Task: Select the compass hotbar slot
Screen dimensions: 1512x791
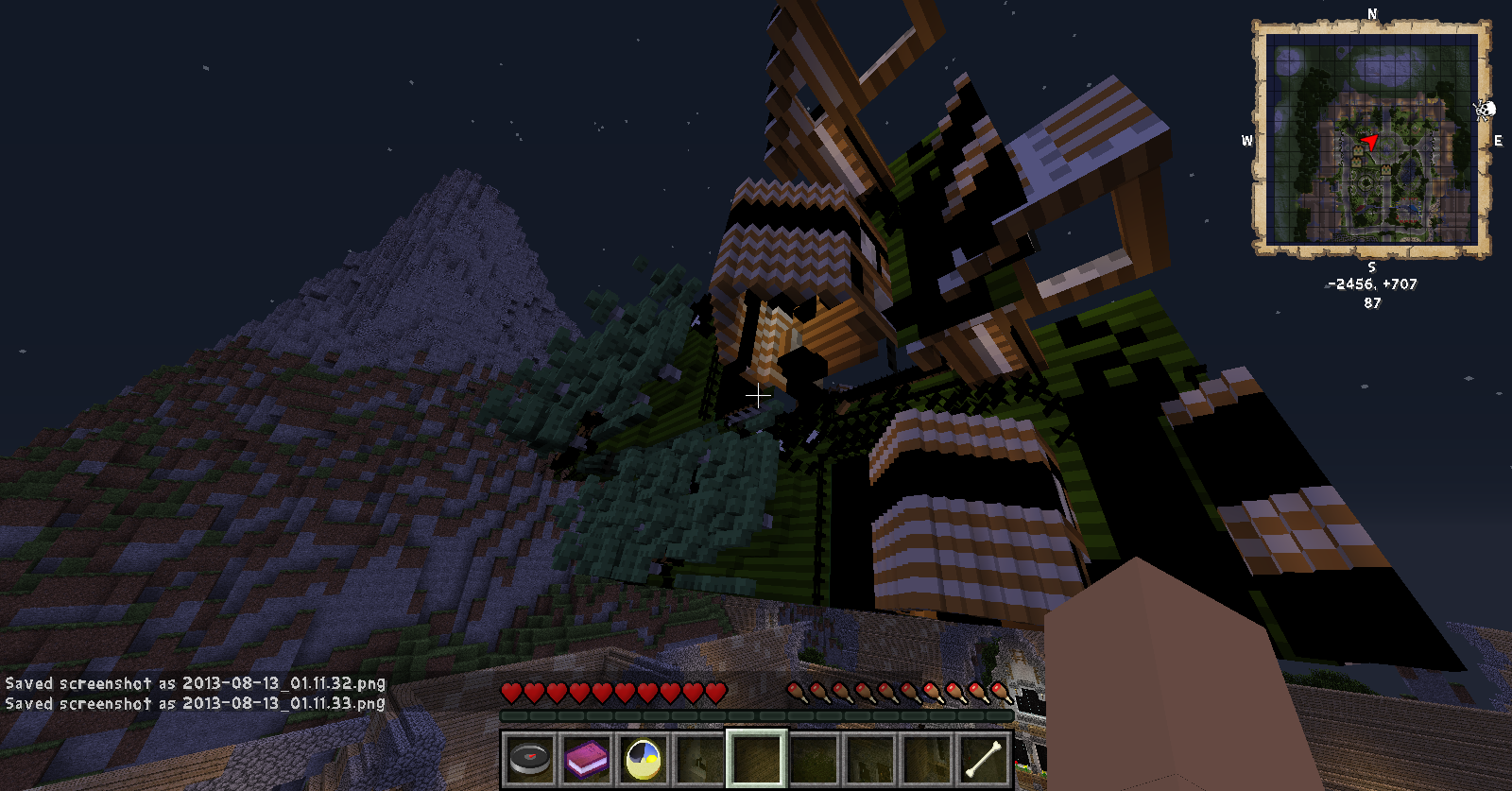Action: [529, 758]
